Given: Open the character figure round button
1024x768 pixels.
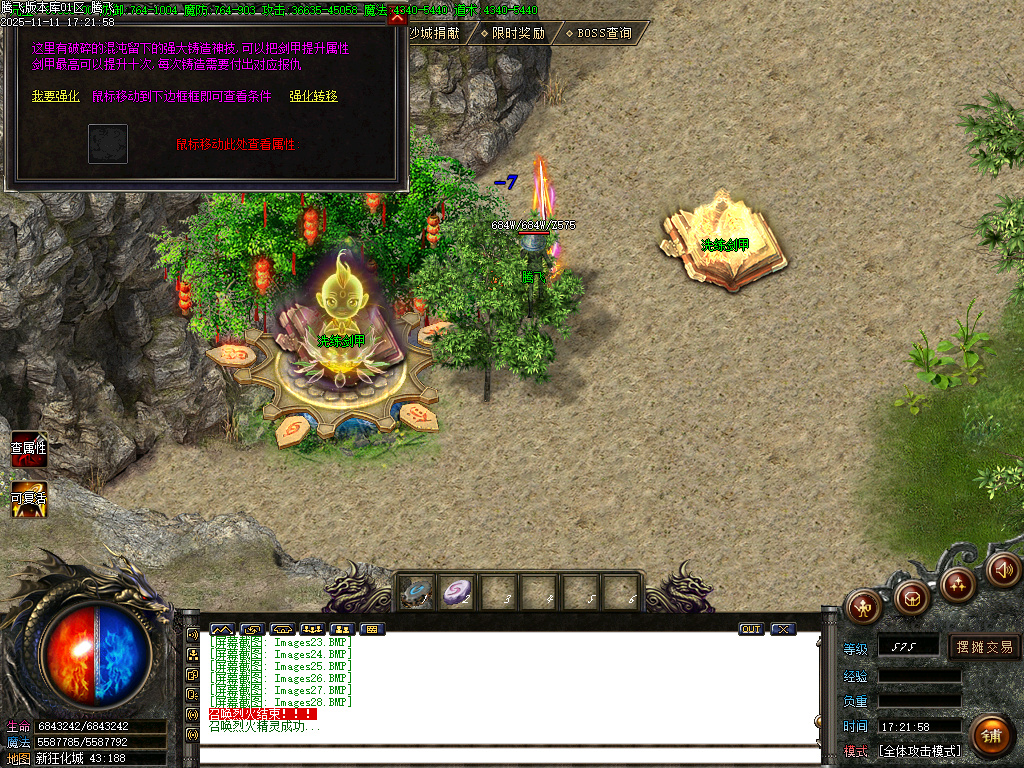Looking at the screenshot, I should pos(863,605).
